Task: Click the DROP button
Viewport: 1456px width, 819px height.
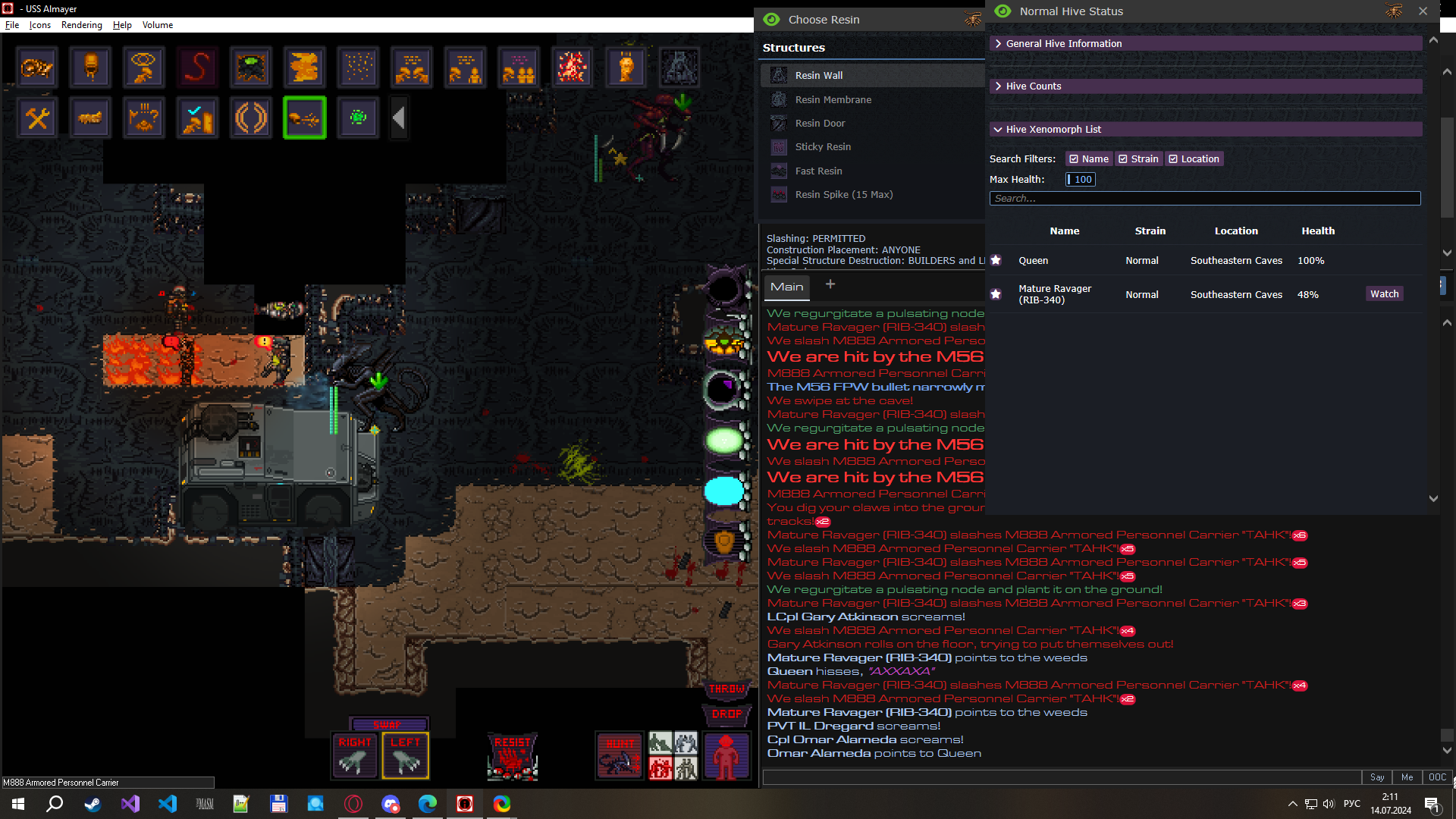Action: 726,714
